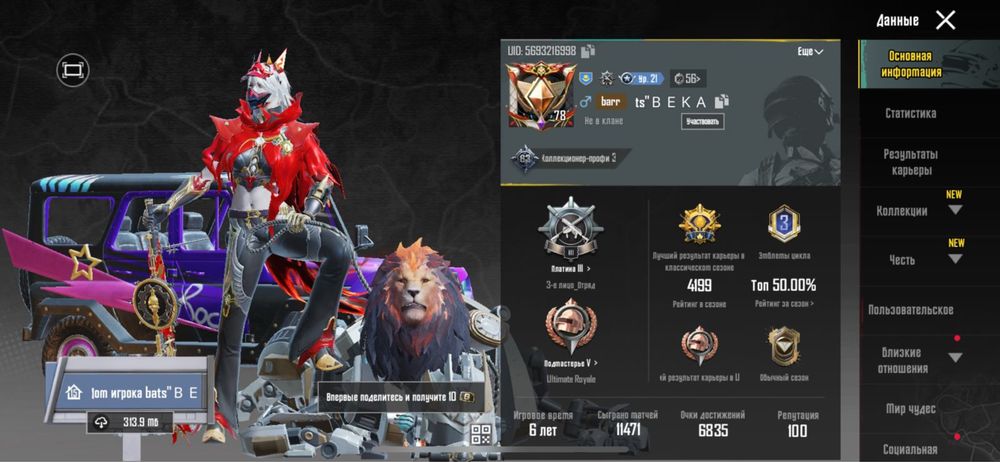Screen dimensions: 1000x462
Task: Copy the player UID
Action: (589, 51)
